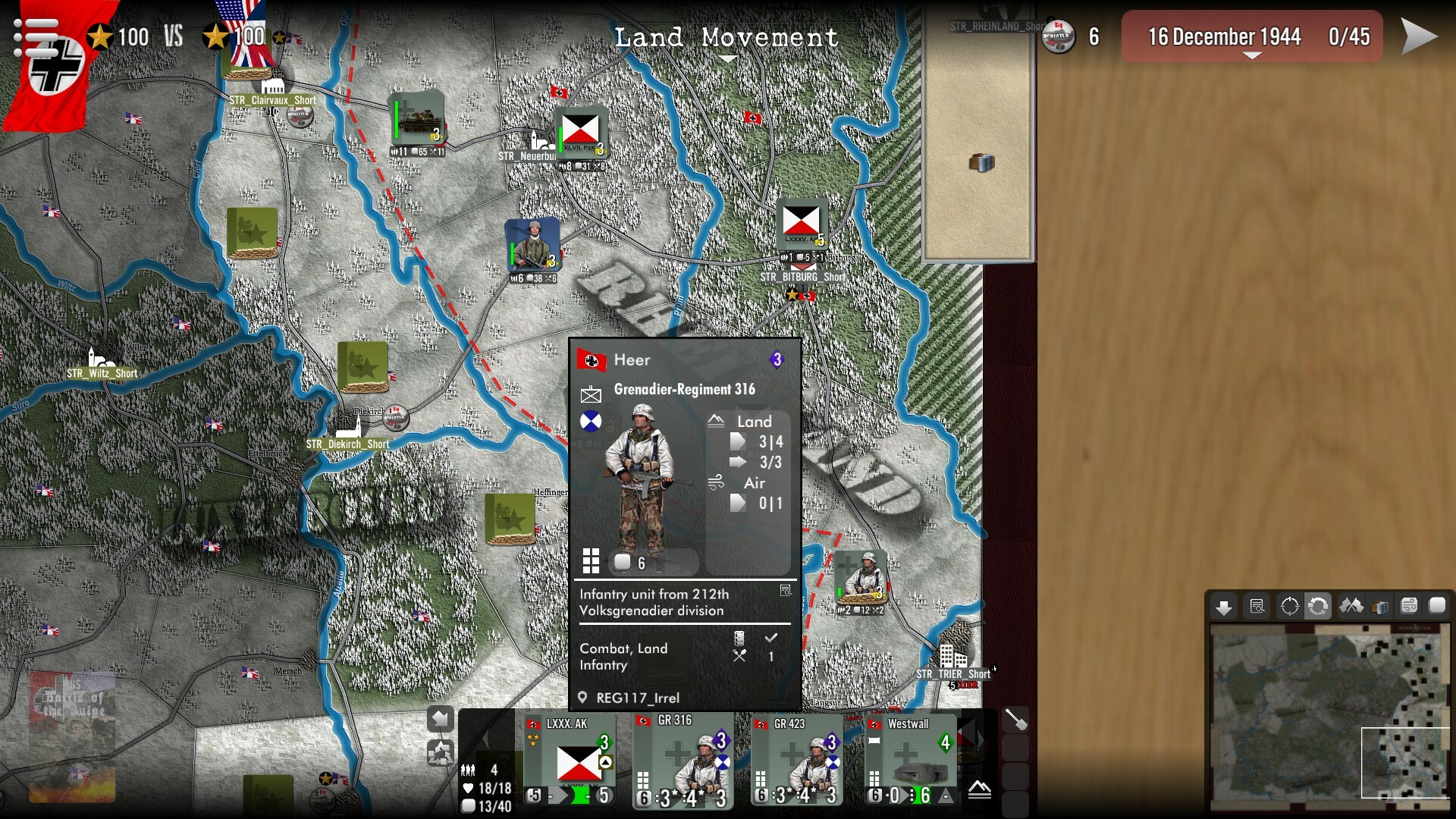The height and width of the screenshot is (819, 1456).
Task: Select the weather report icon on the minimap toolbar
Action: coord(1407,607)
